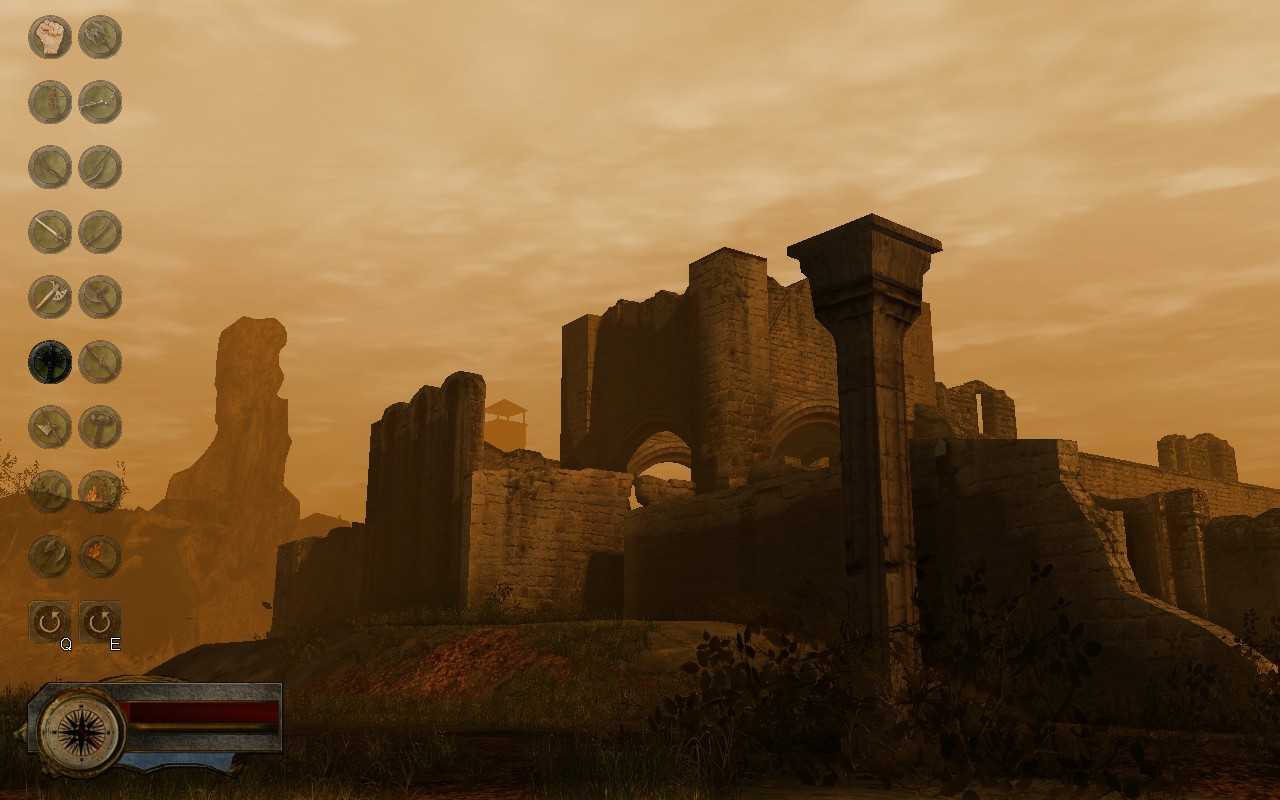
Task: Pick the spear weapon icon in row two
Action: [100, 101]
